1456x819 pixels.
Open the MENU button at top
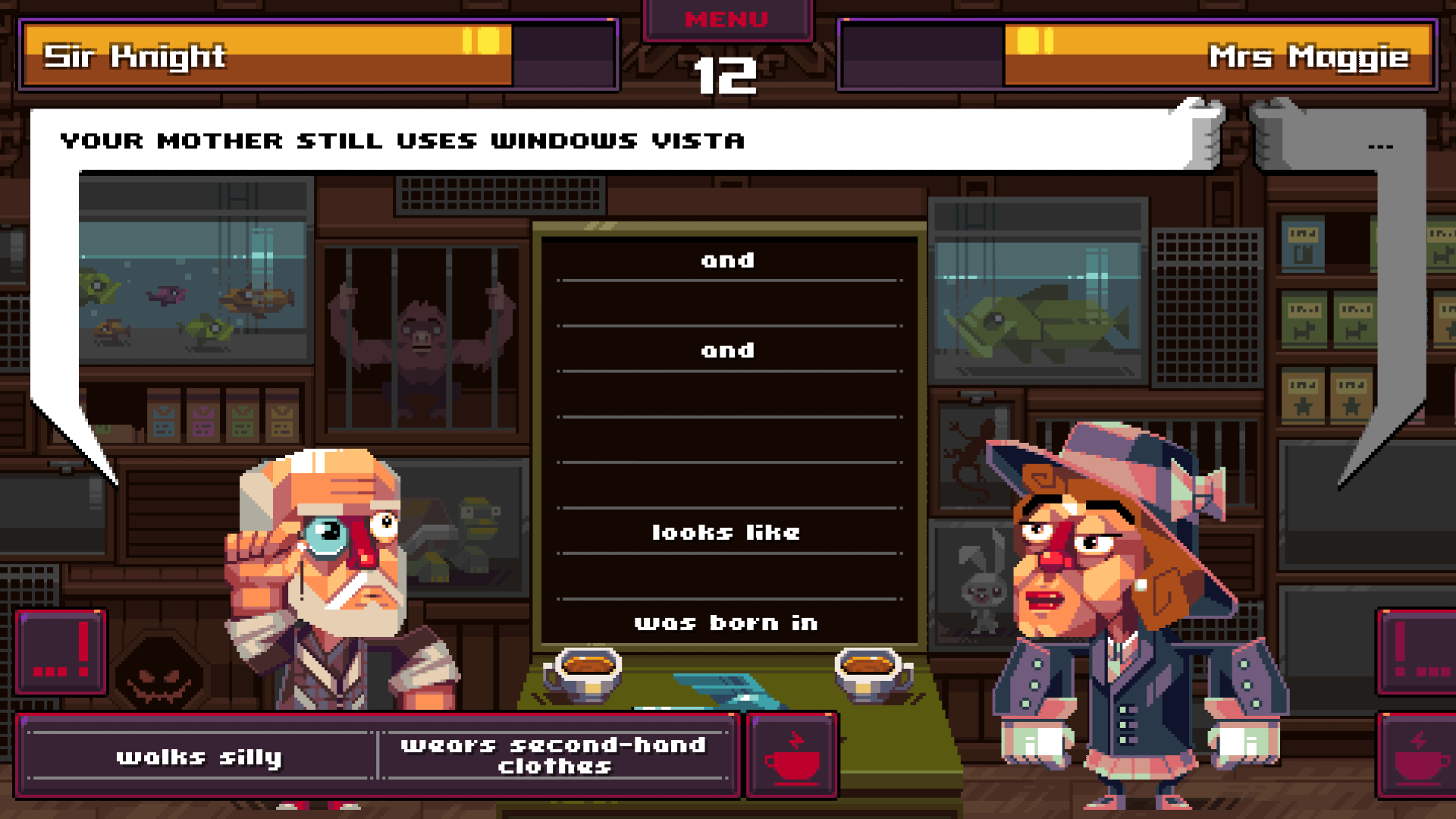click(x=726, y=20)
